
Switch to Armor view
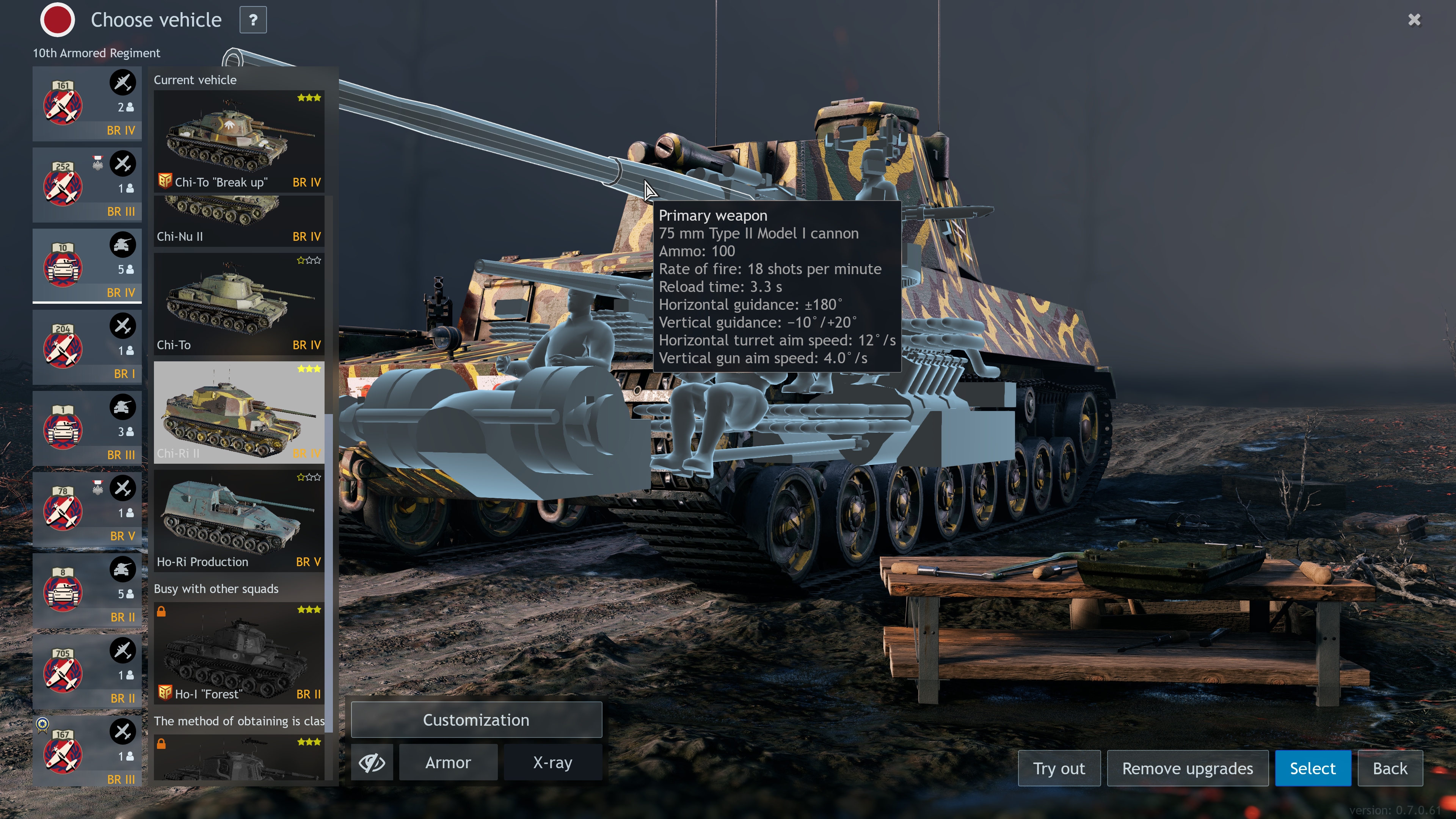click(x=448, y=763)
